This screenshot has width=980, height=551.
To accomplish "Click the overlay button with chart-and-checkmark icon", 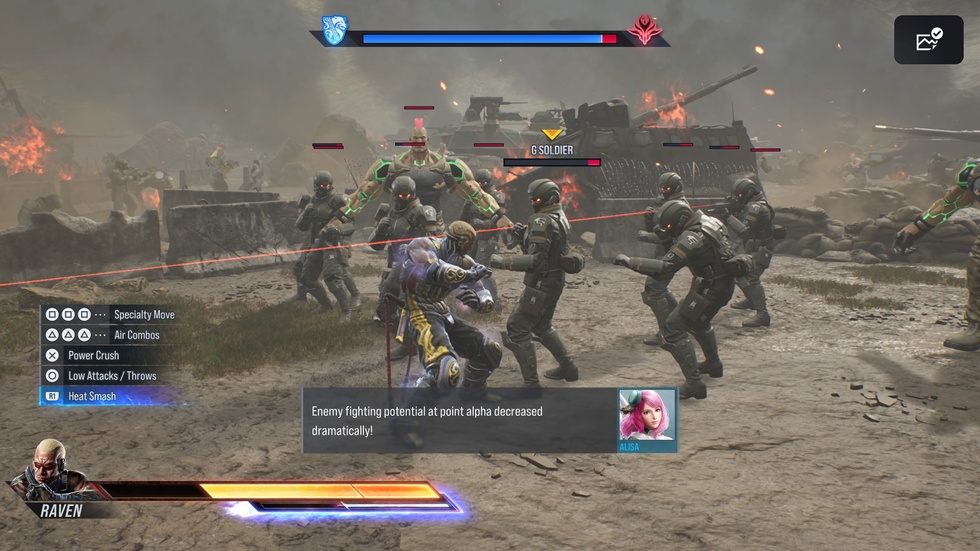I will [x=928, y=40].
